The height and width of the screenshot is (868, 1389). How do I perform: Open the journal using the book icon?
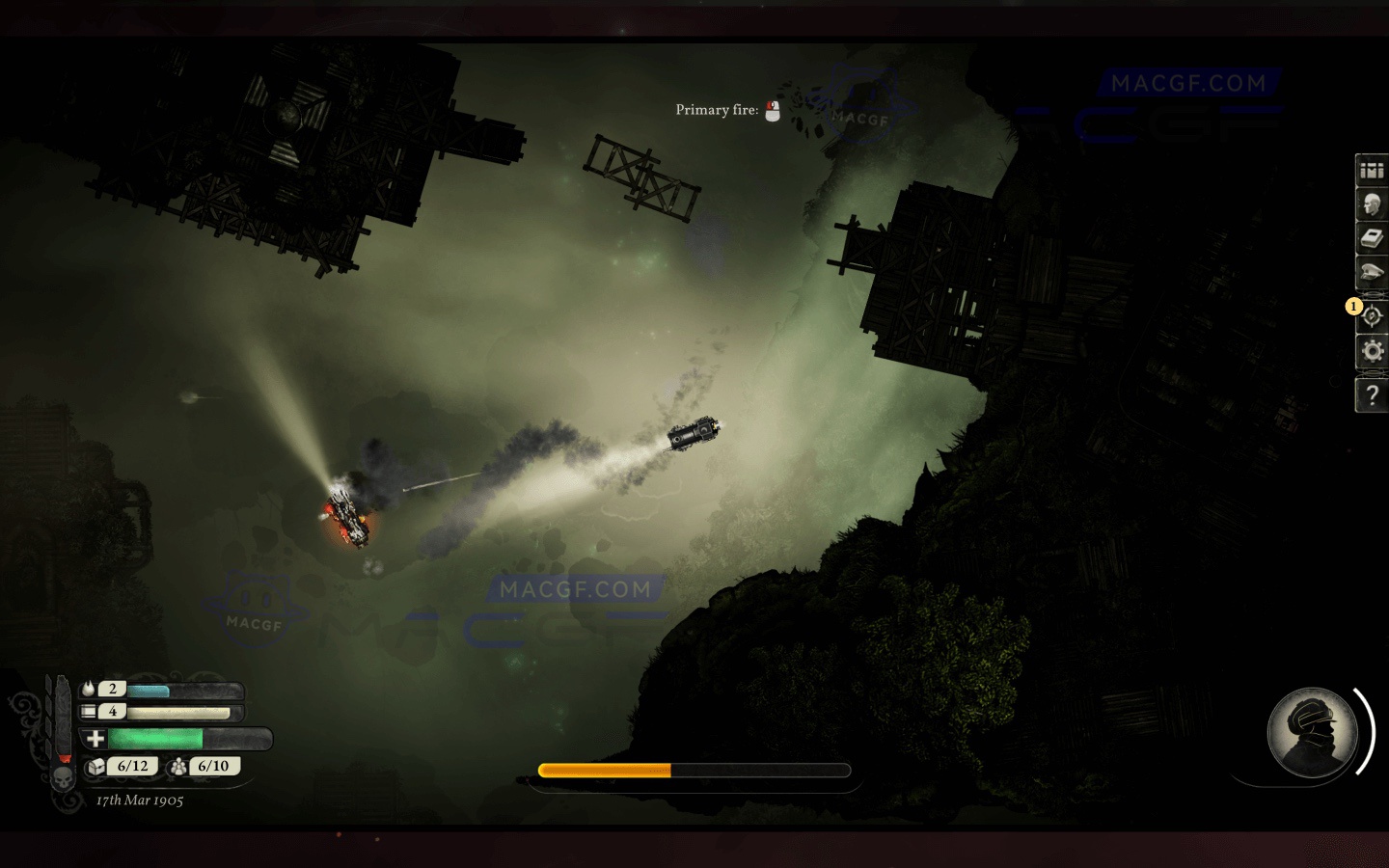point(1372,238)
